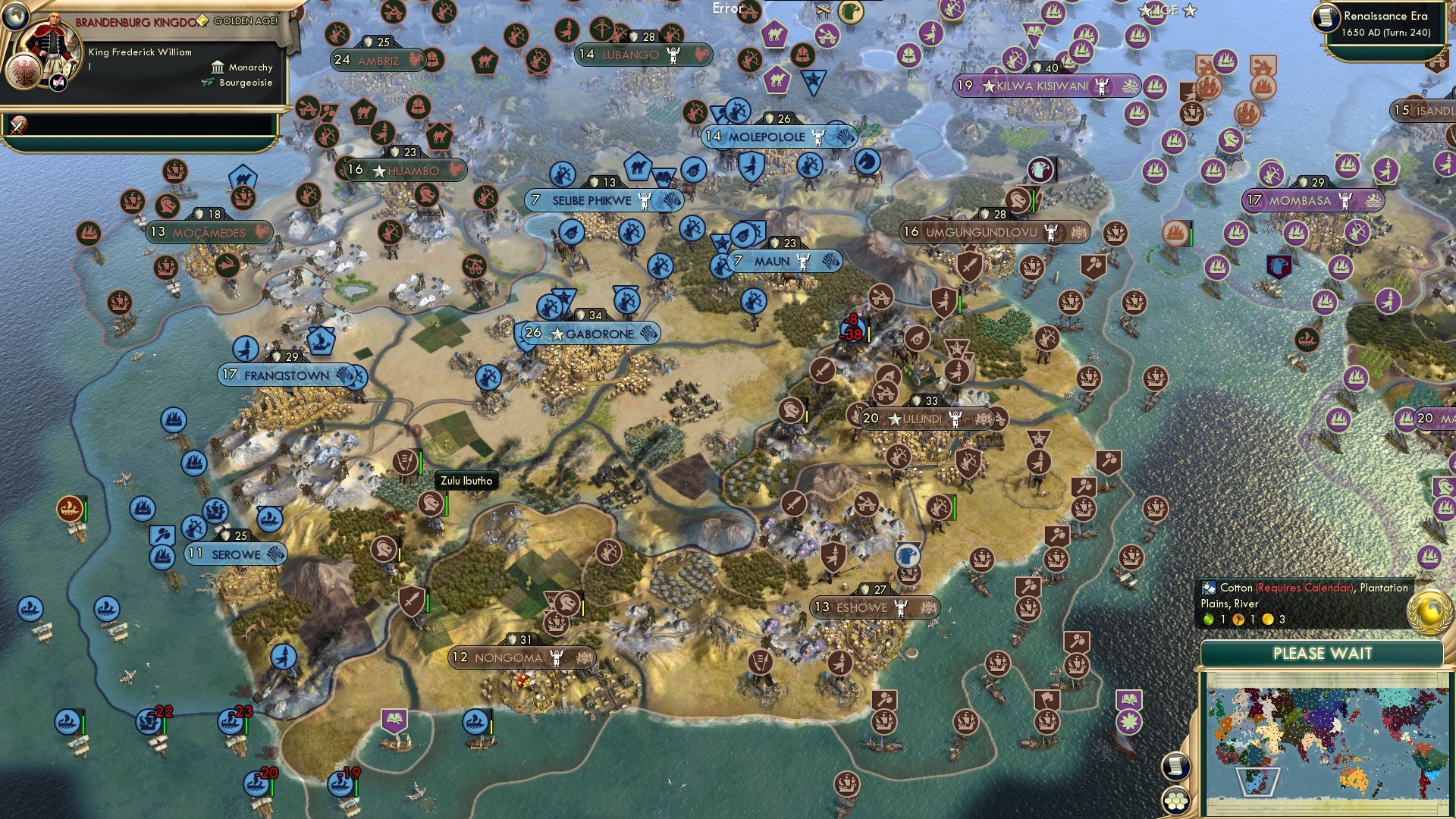
Task: Expand the Gaborone city banner
Action: coord(590,333)
